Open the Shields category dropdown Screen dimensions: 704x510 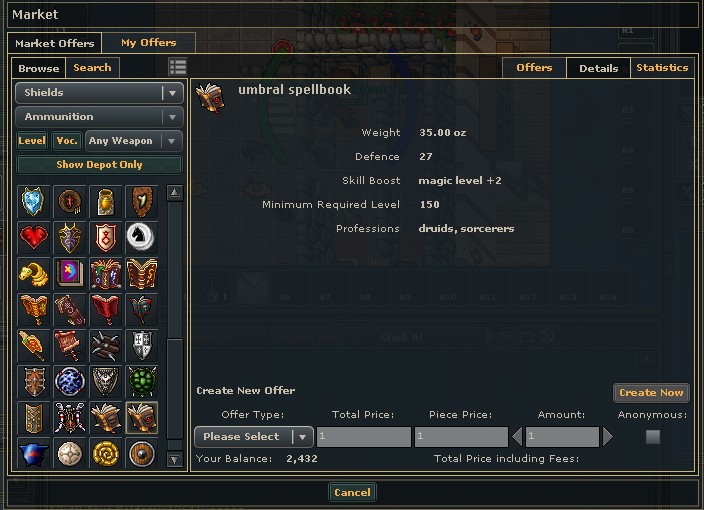click(x=99, y=93)
